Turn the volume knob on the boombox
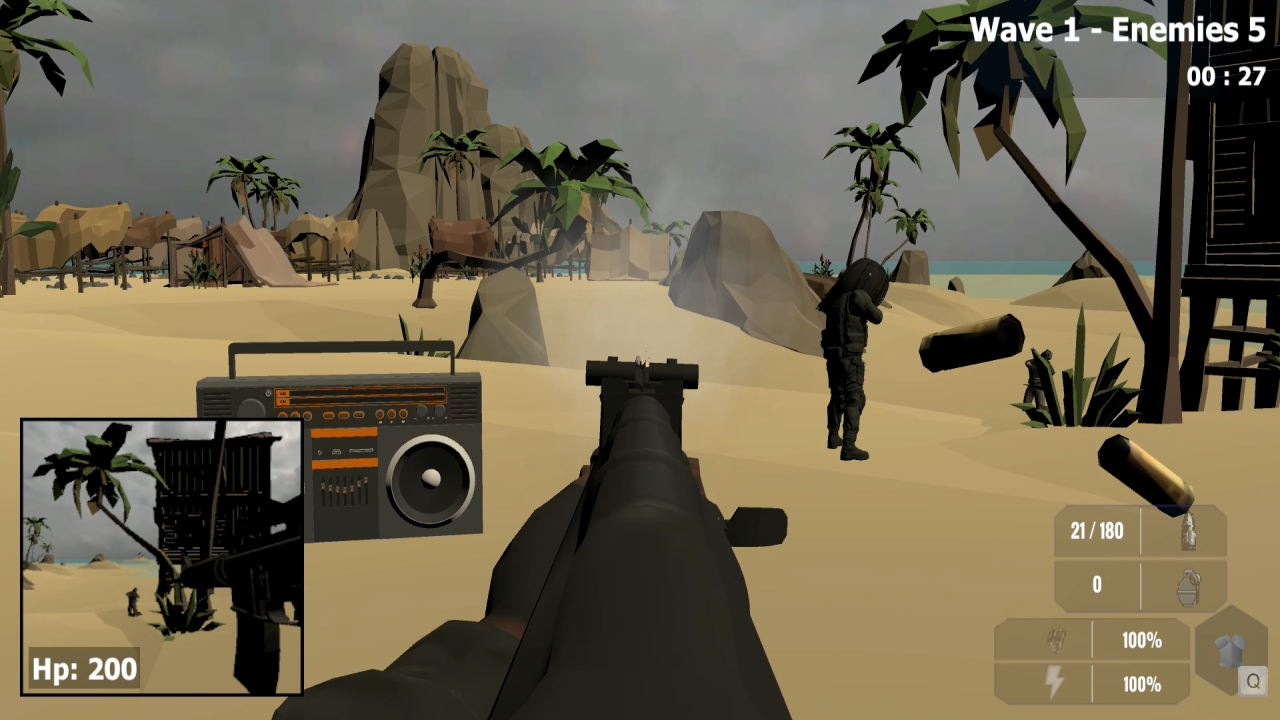This screenshot has width=1280, height=720. pyautogui.click(x=421, y=411)
